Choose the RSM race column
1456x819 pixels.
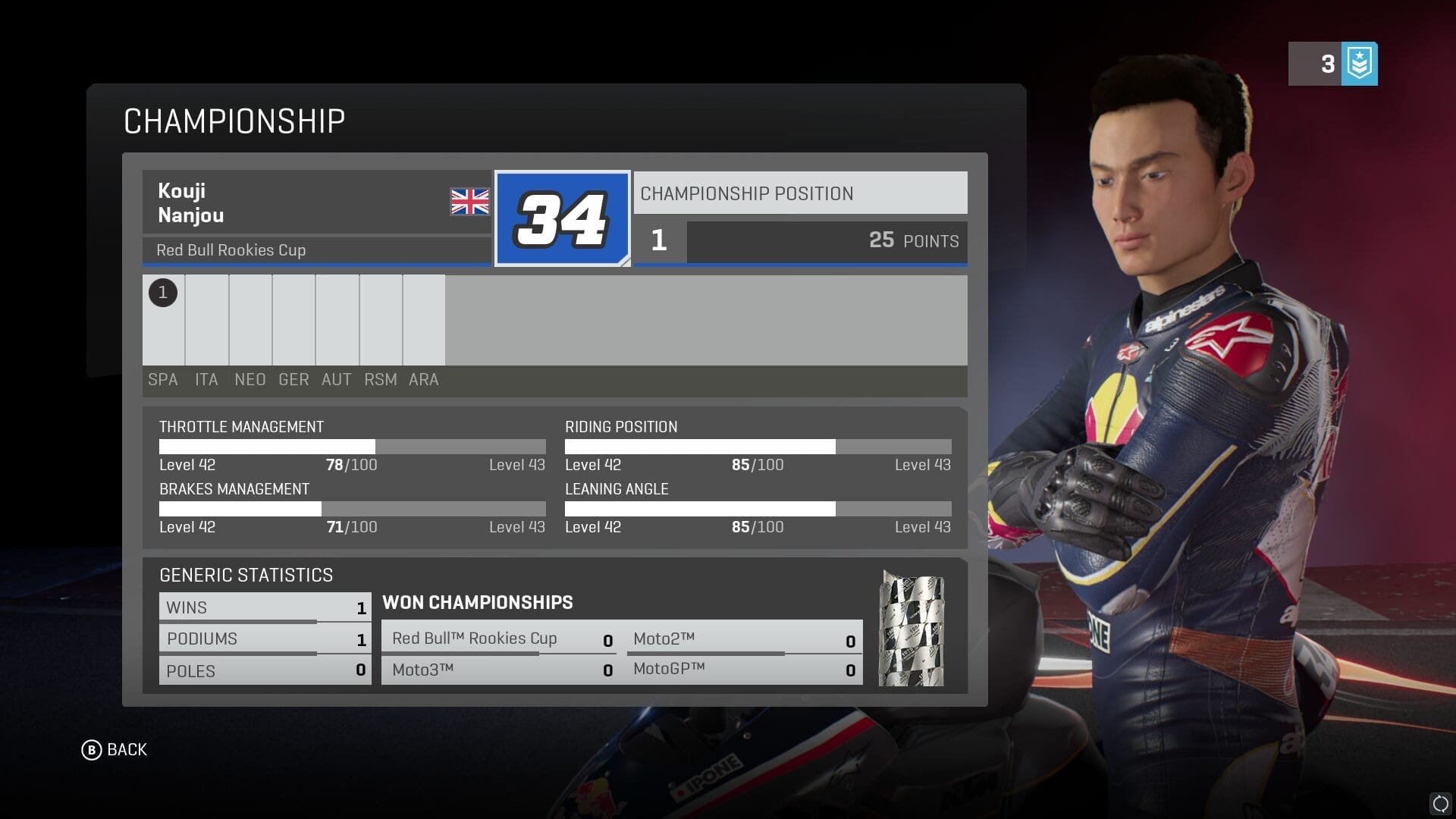tap(381, 320)
